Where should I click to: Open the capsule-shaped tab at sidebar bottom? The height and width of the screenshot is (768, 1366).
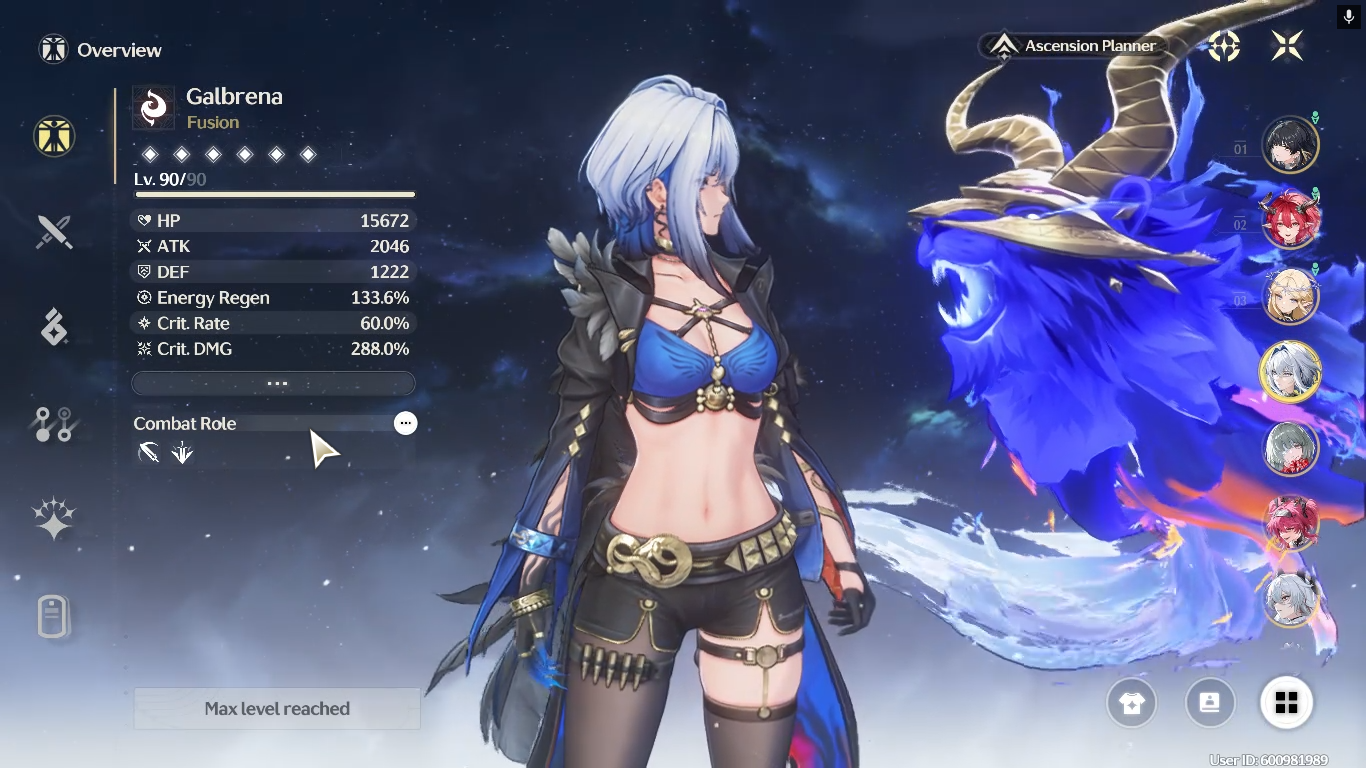click(54, 616)
